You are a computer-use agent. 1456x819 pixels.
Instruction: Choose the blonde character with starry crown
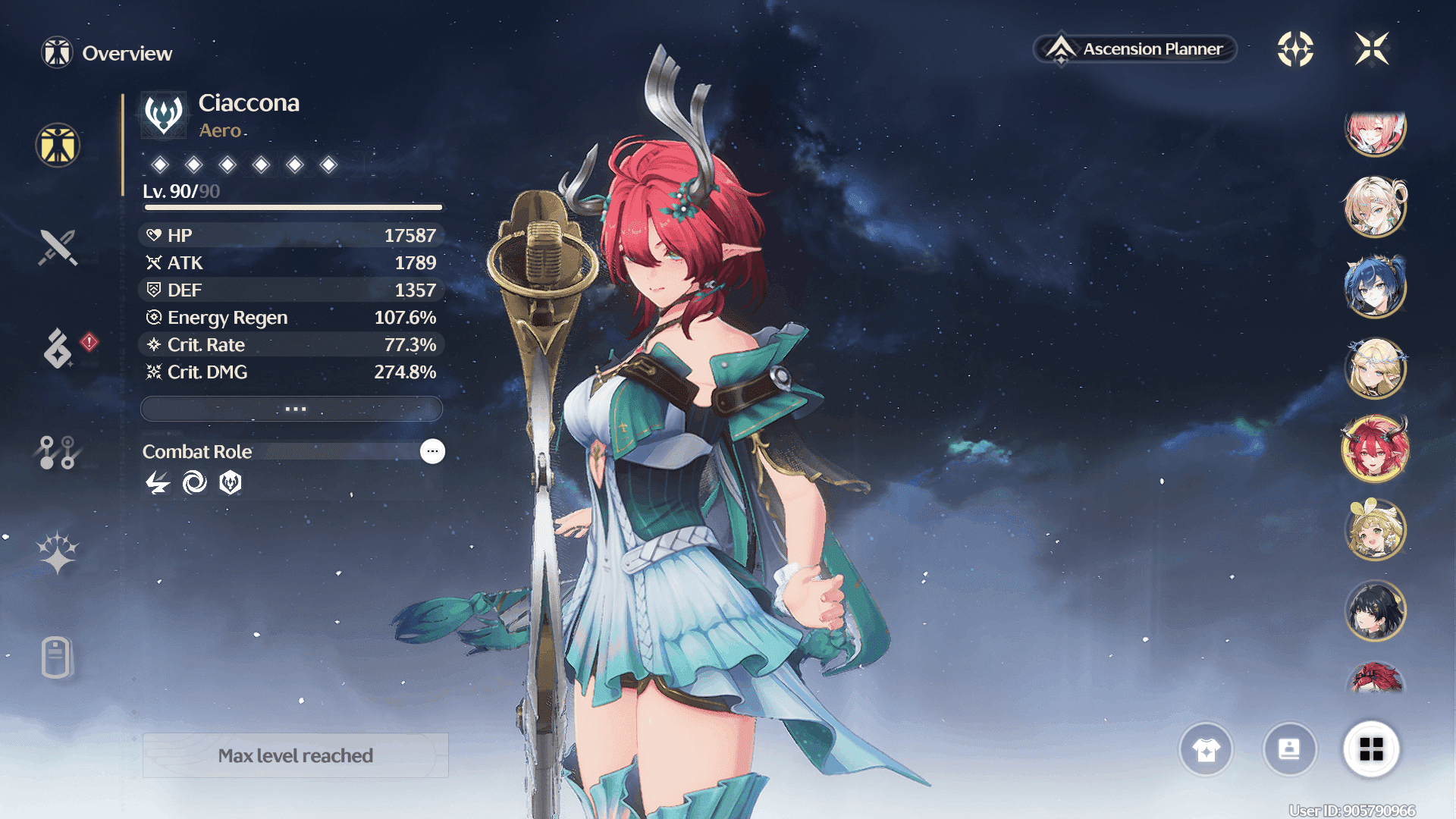click(x=1375, y=368)
